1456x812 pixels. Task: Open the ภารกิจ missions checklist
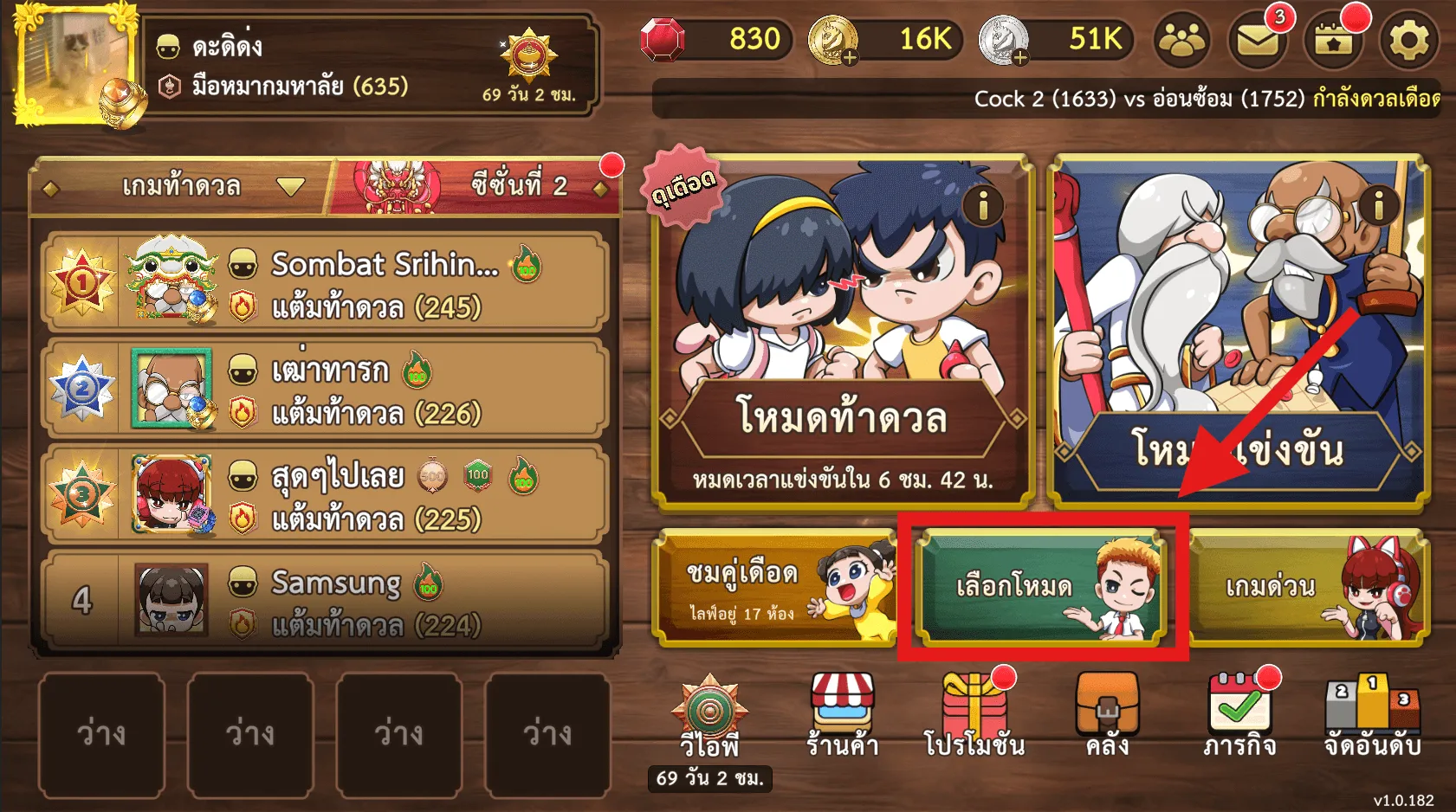point(1239,716)
